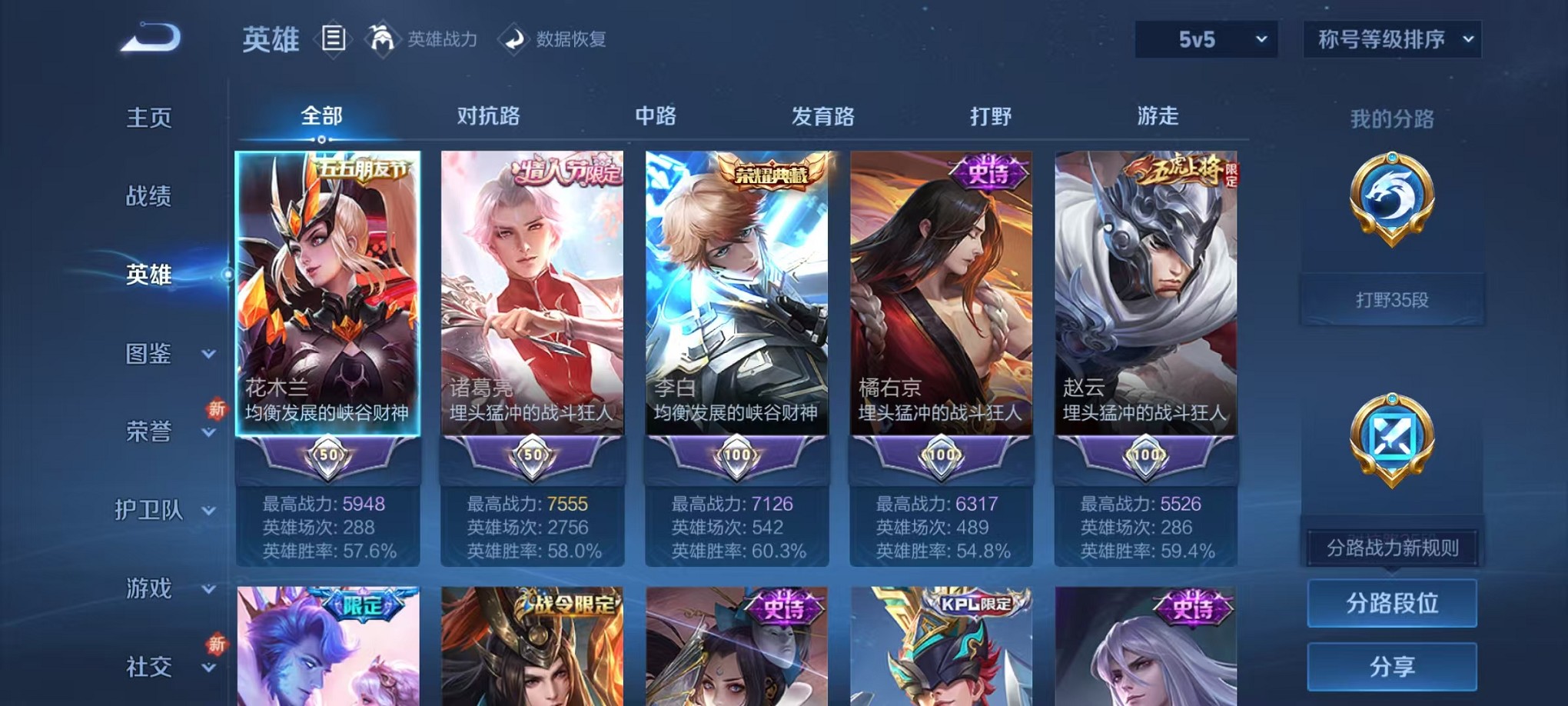Screen dimensions: 1568x706
Task: Select 战绩 in the left sidebar
Action: coord(146,198)
